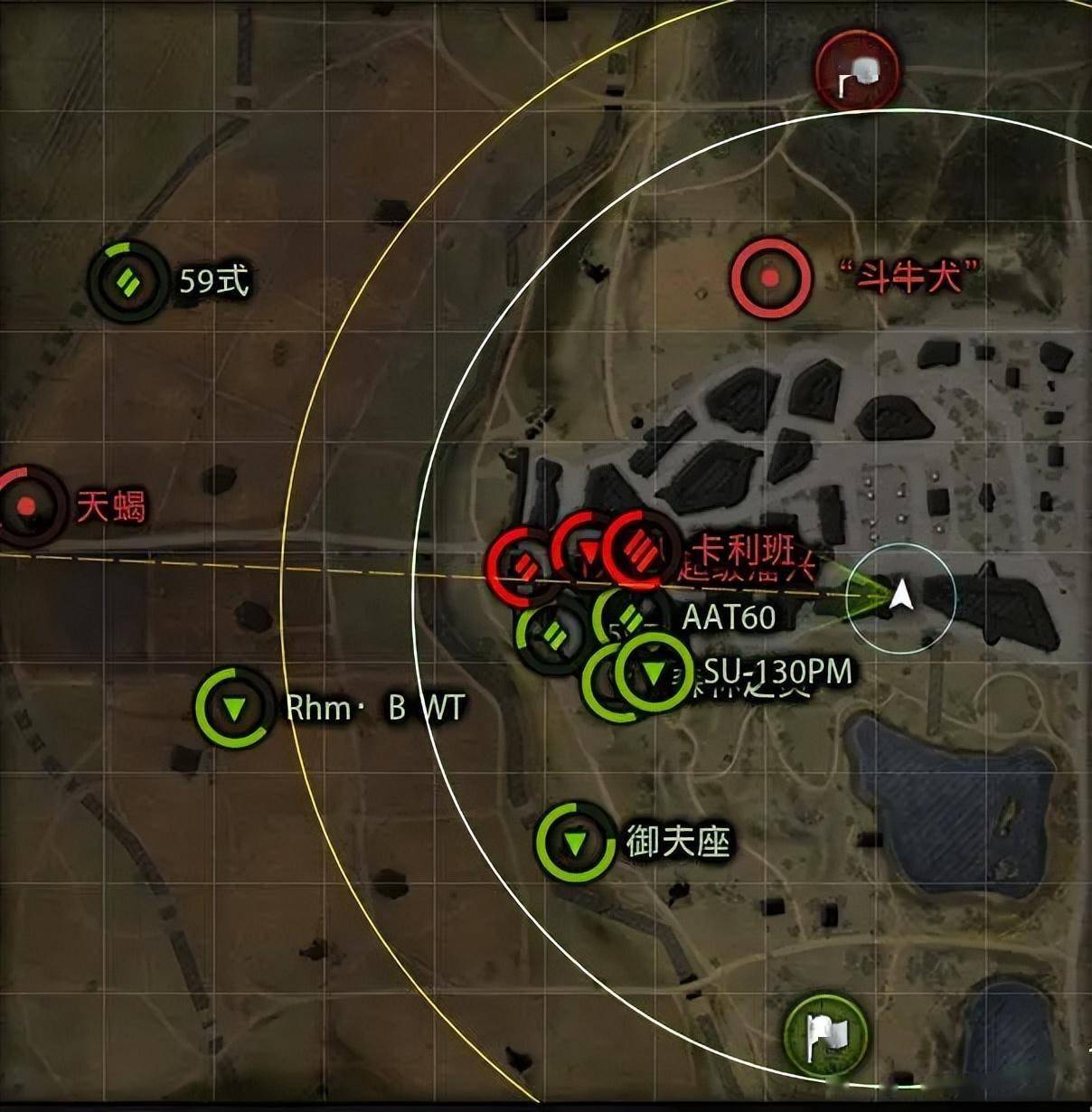Click the 天蝎 enemy tank marker

pos(27,505)
